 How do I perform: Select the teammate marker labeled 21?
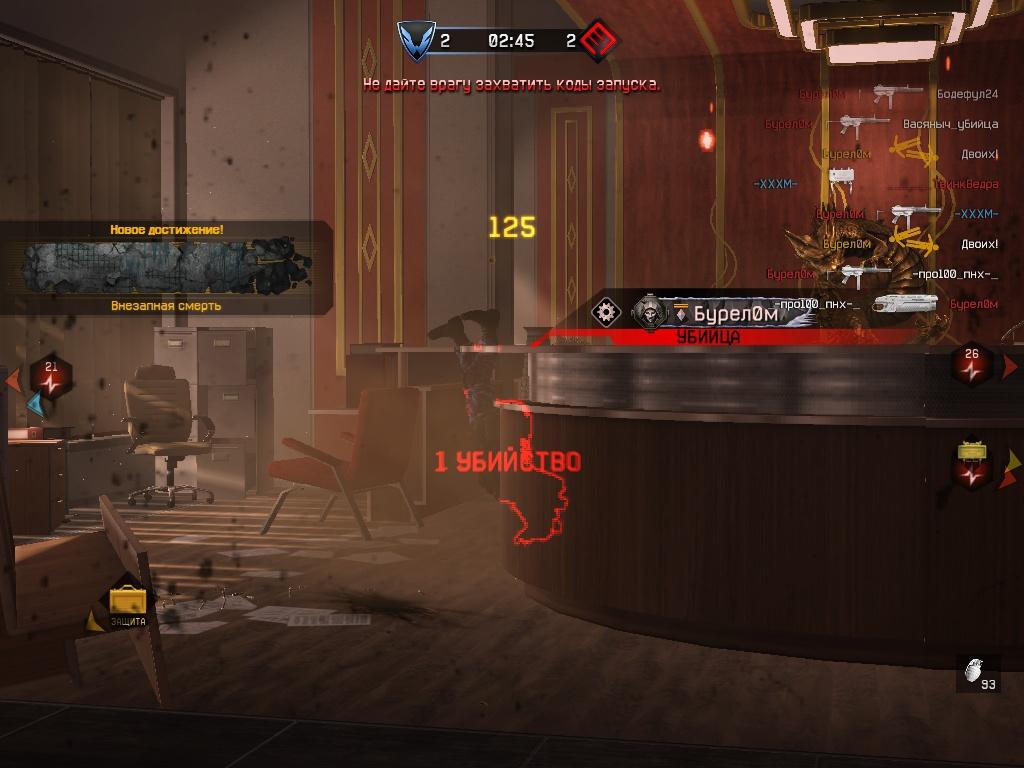[x=50, y=376]
